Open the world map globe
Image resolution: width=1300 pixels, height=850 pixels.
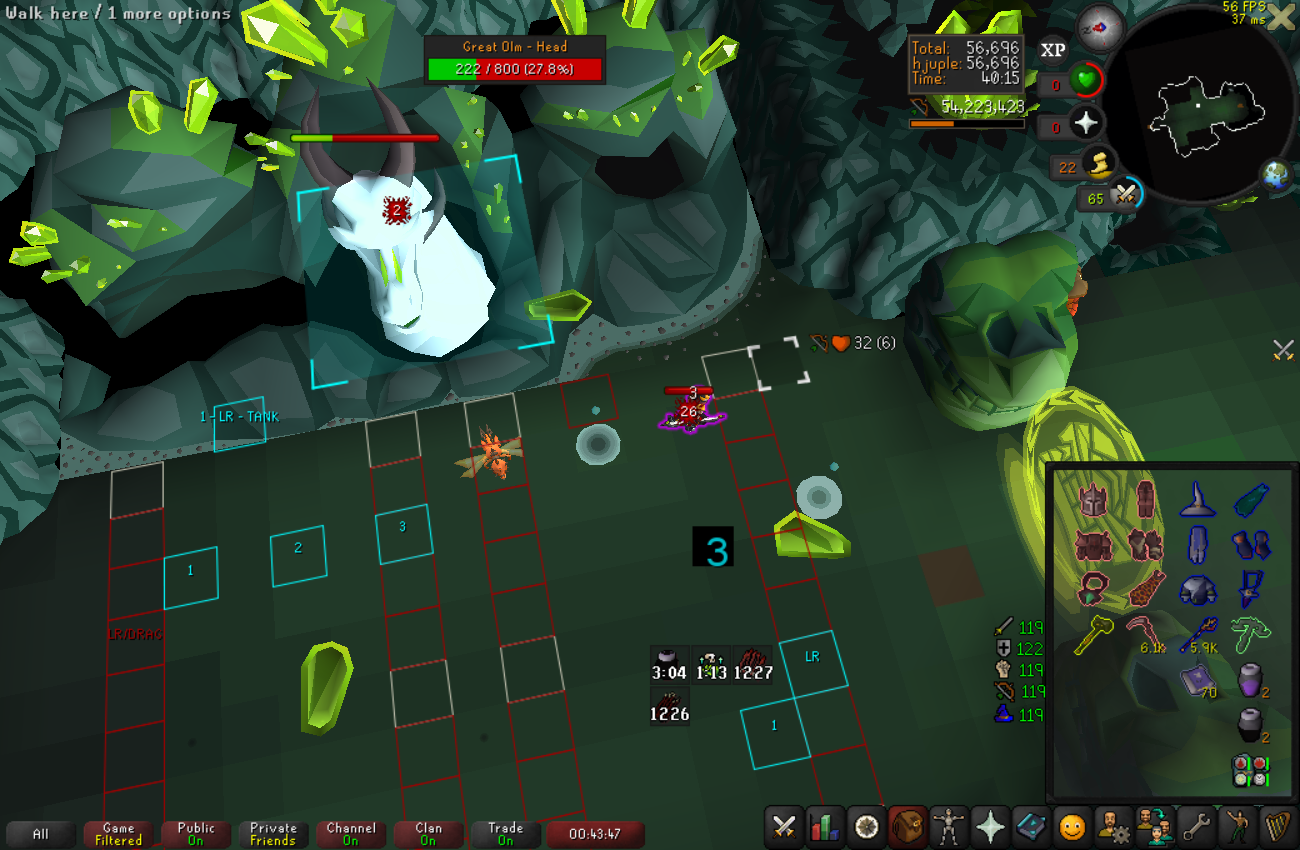tap(1276, 175)
